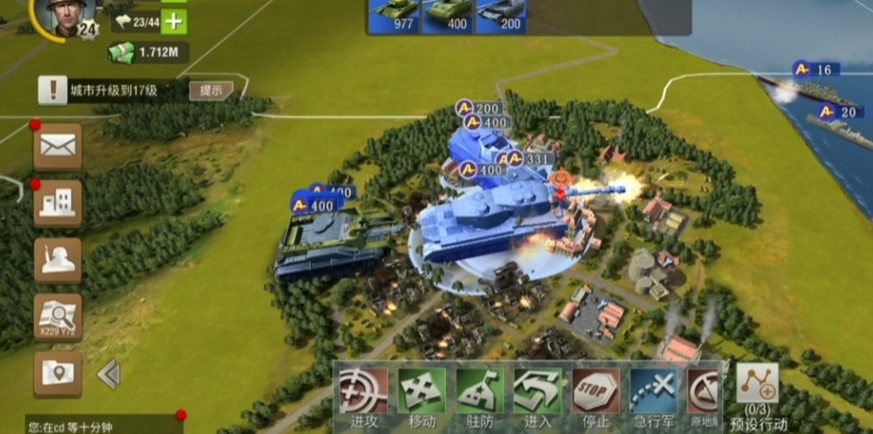Choose the 进入 enter command
Viewport: 873px width, 434px height.
[537, 393]
